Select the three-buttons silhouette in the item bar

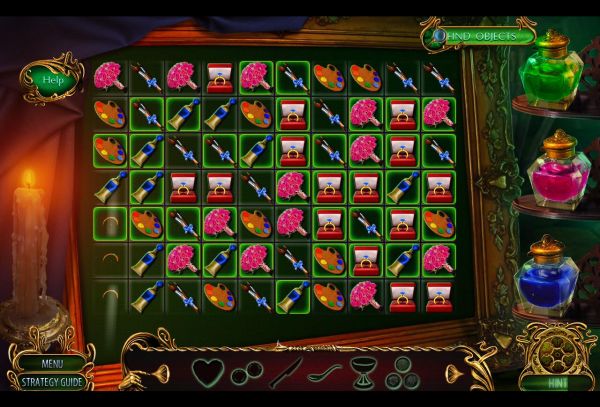point(403,373)
